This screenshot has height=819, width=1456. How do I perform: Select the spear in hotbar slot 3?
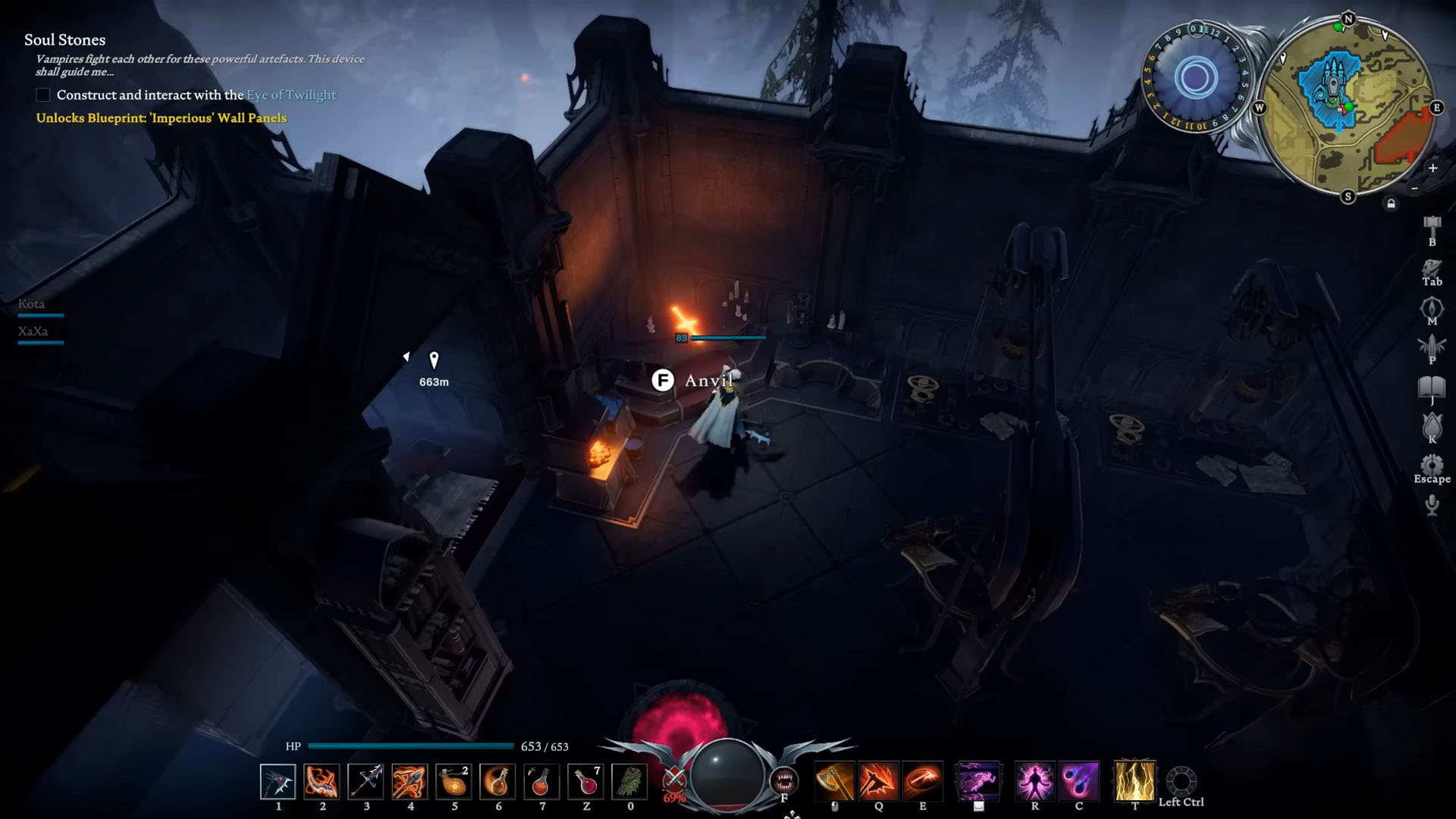coord(366,782)
